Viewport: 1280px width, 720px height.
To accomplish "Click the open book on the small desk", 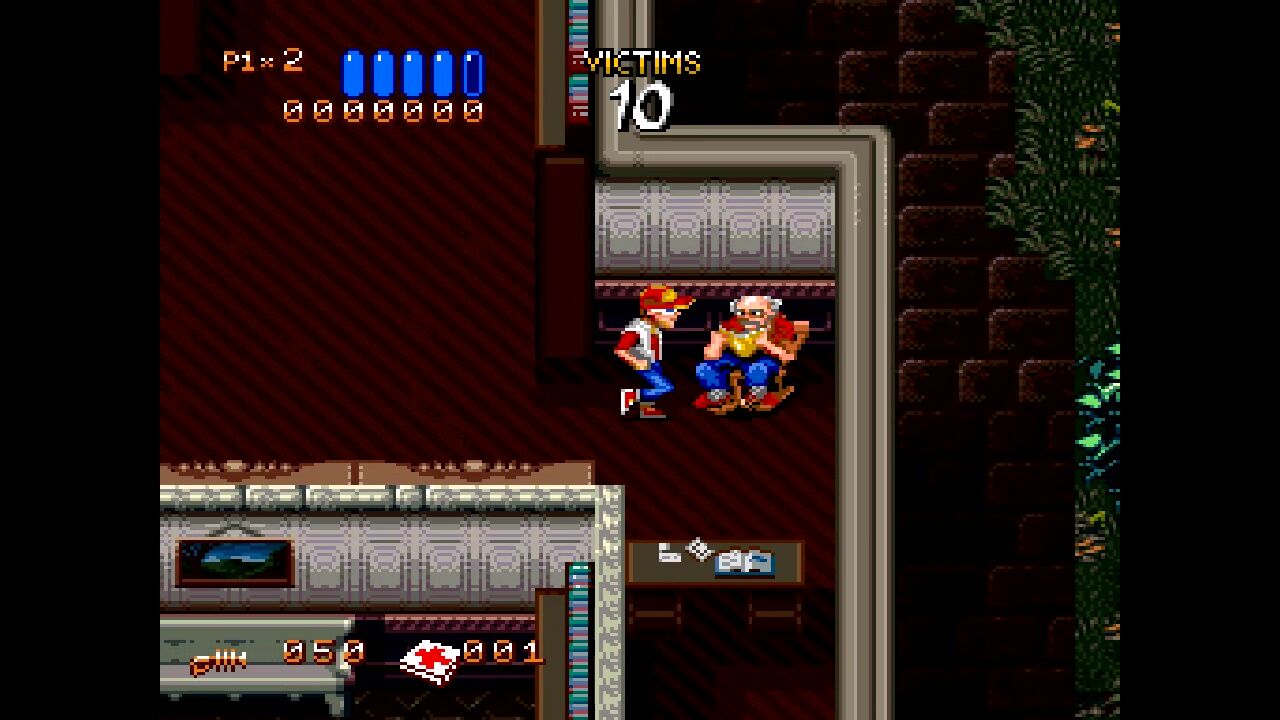I will [x=744, y=563].
